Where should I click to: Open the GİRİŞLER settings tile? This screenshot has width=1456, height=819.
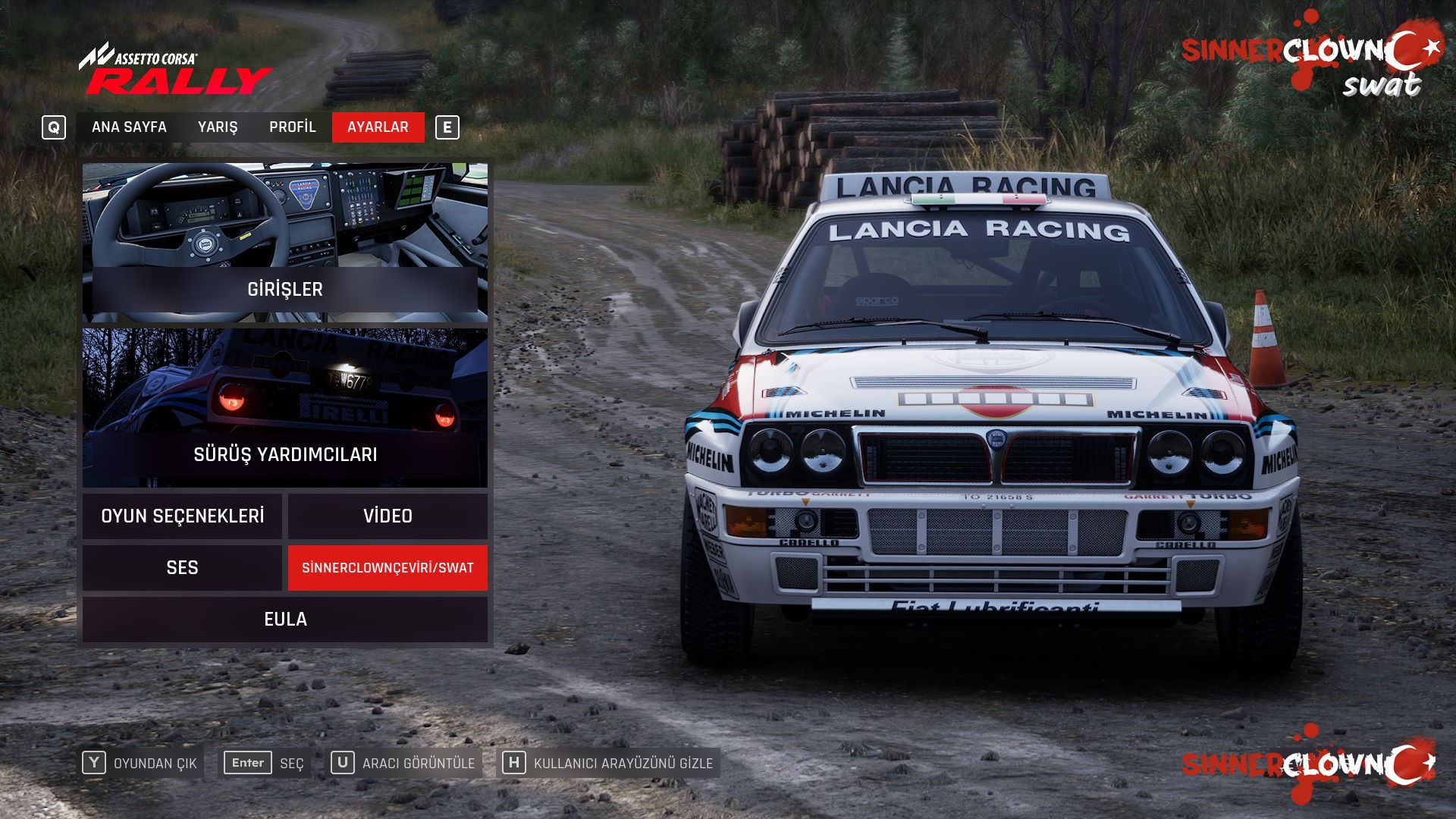(285, 243)
